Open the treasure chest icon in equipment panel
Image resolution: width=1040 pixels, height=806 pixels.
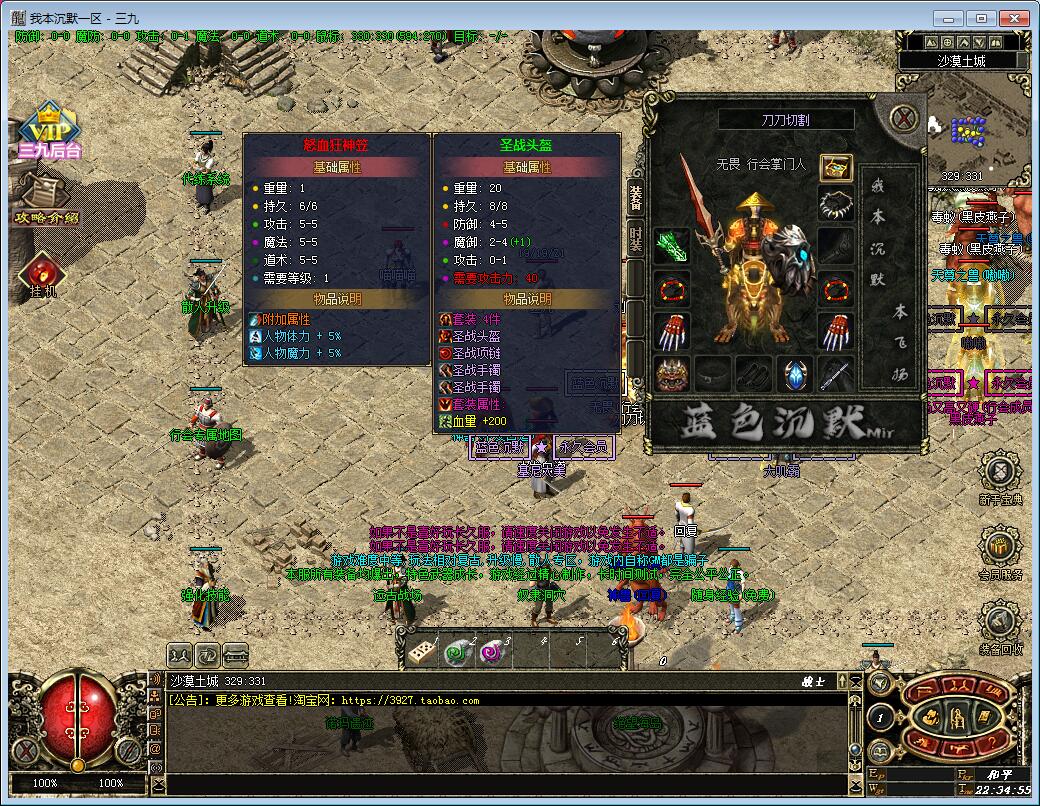coord(836,168)
